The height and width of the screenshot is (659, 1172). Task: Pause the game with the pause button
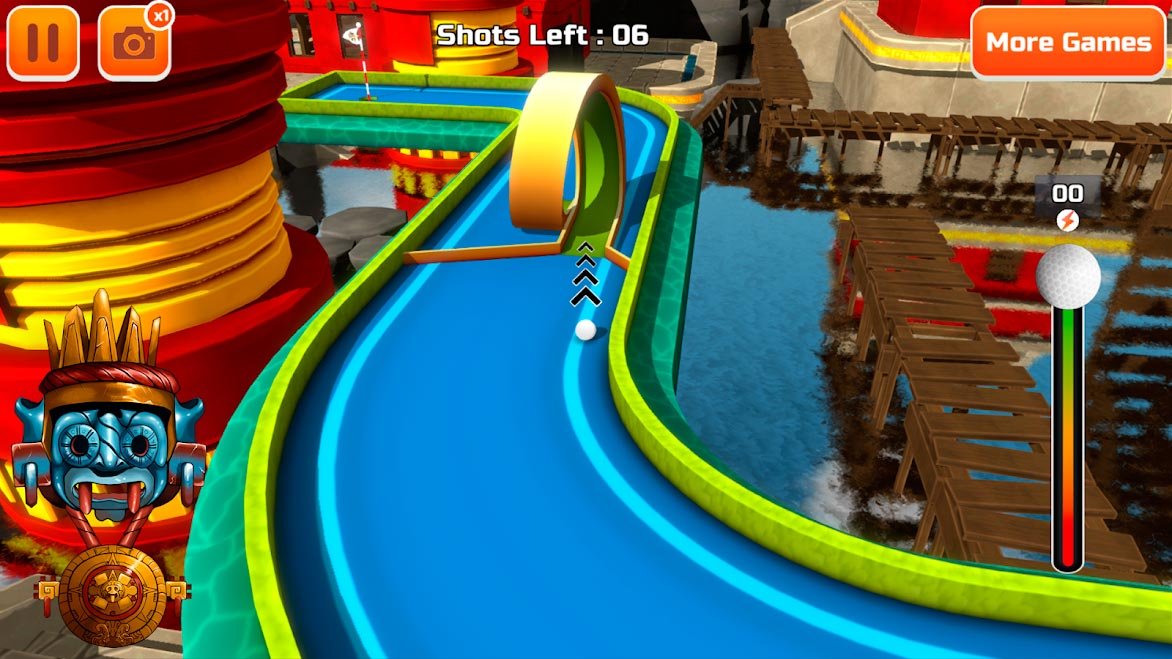[43, 43]
